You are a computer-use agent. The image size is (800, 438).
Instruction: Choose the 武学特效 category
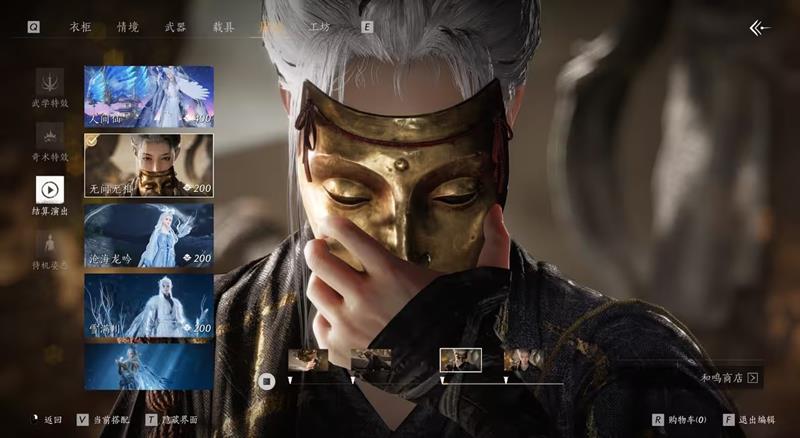pos(50,88)
